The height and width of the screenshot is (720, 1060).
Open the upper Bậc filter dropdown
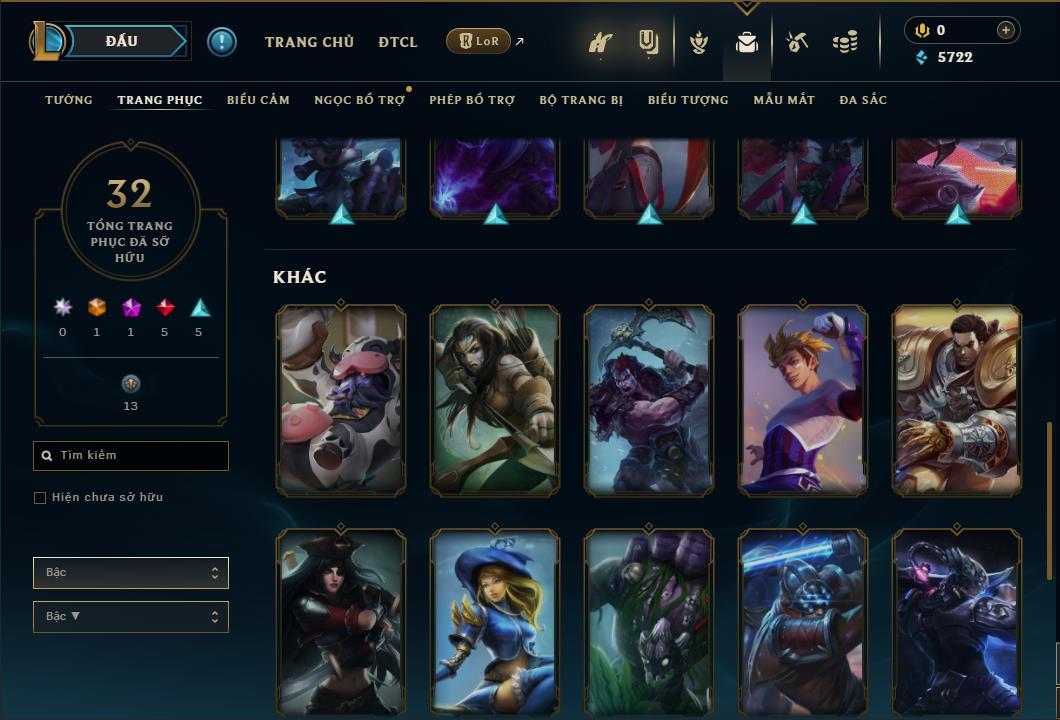131,573
